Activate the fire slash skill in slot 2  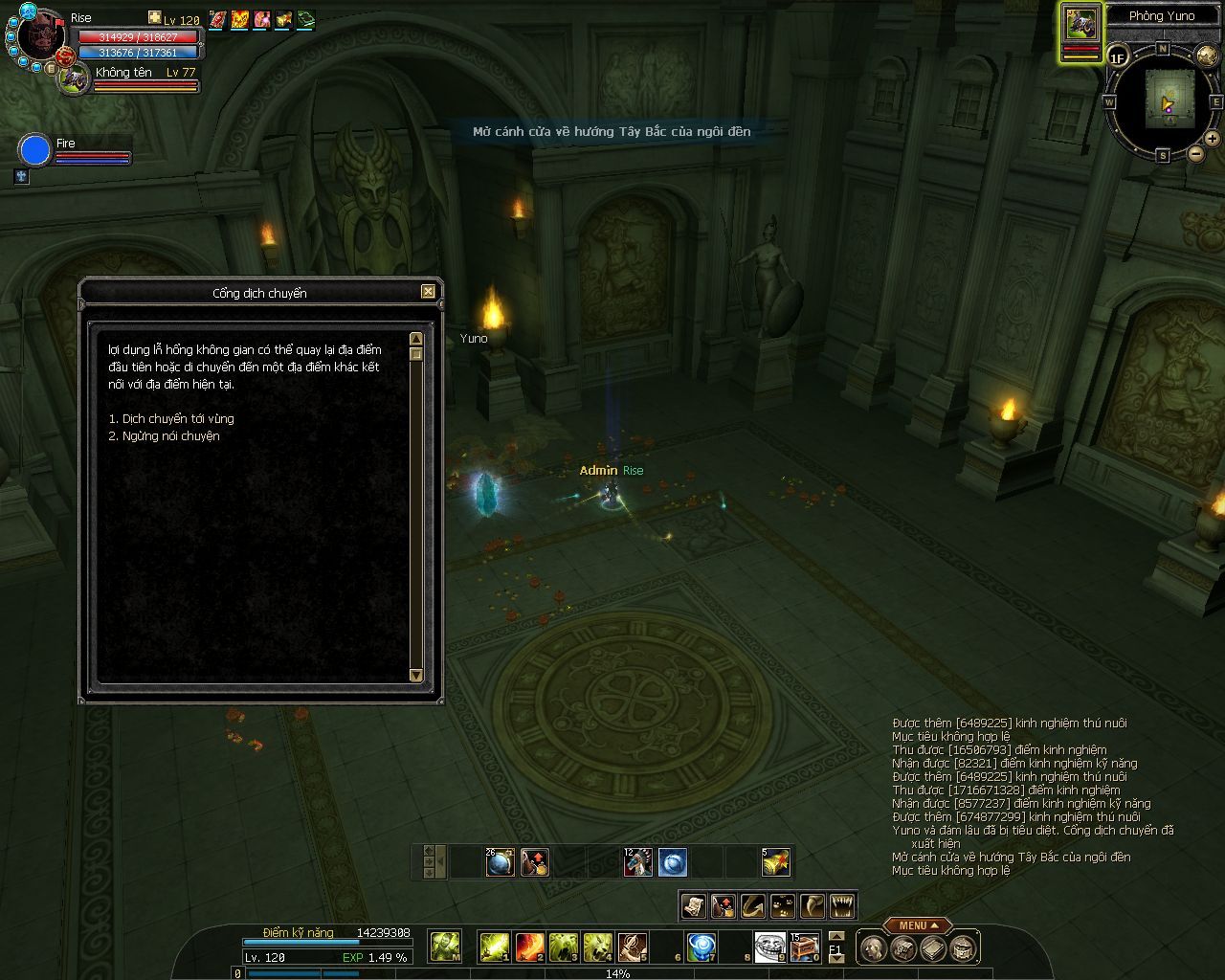[530, 947]
